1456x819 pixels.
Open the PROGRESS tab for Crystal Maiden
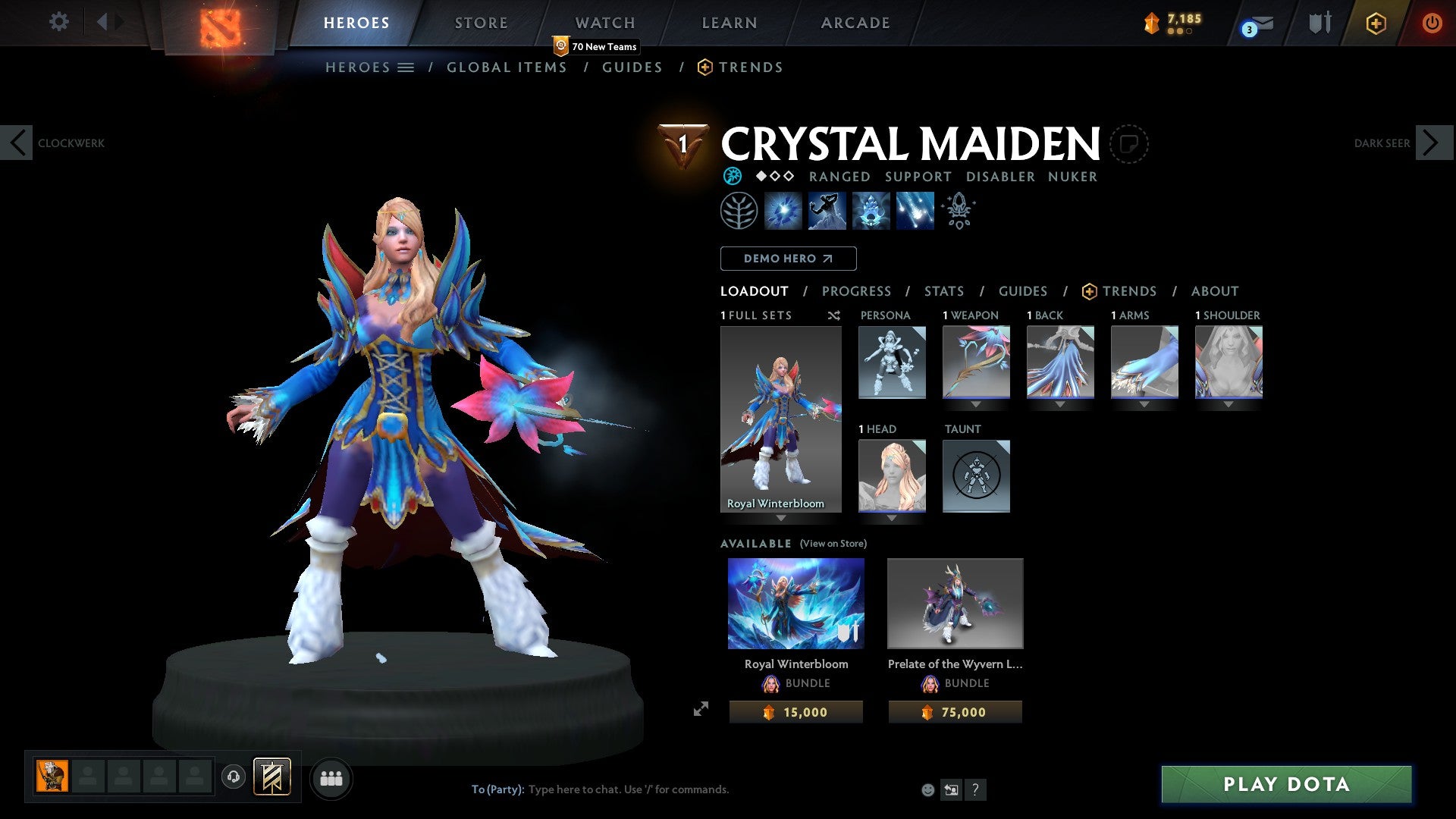point(857,291)
